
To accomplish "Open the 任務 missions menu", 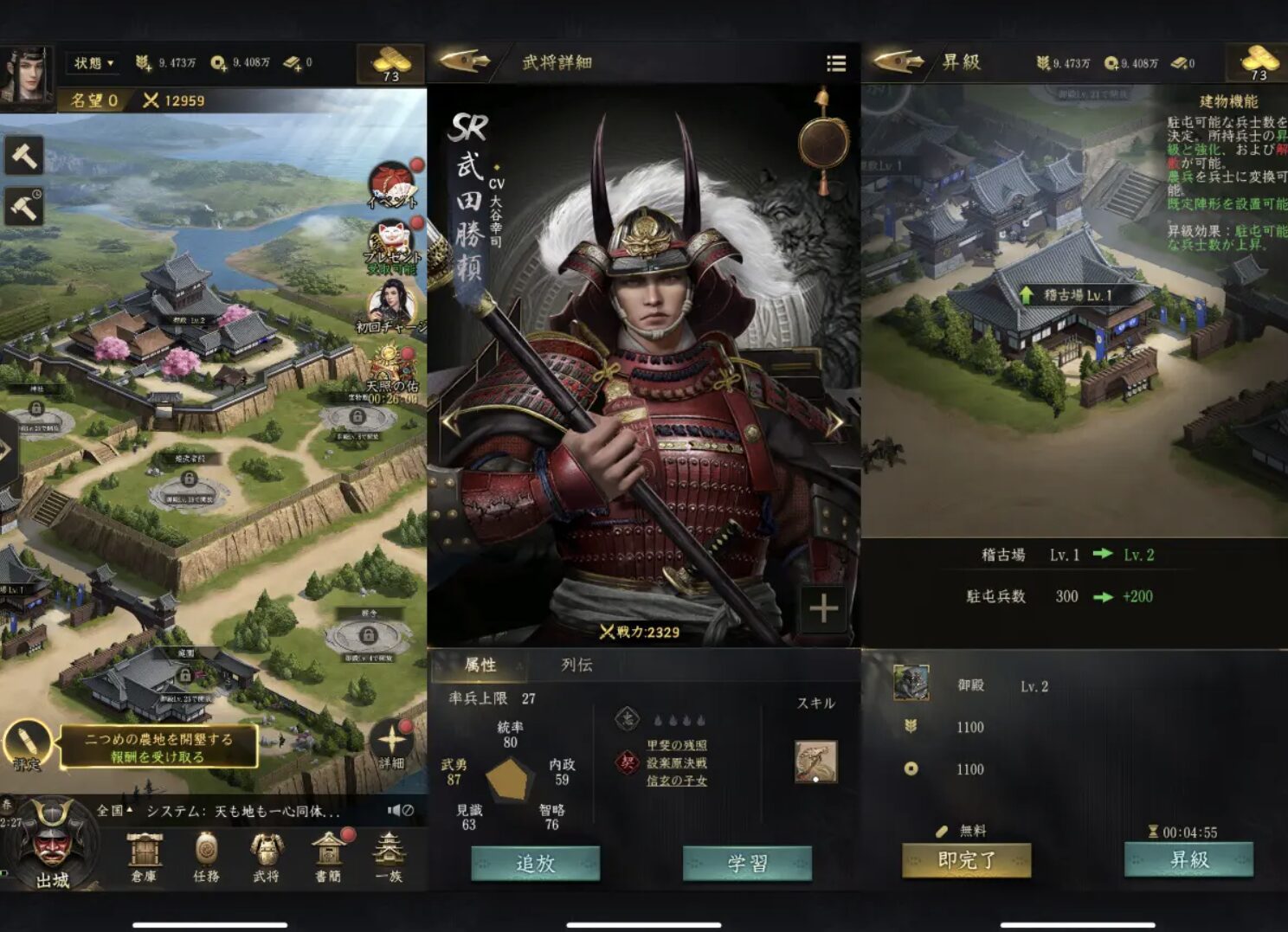I will (x=206, y=857).
